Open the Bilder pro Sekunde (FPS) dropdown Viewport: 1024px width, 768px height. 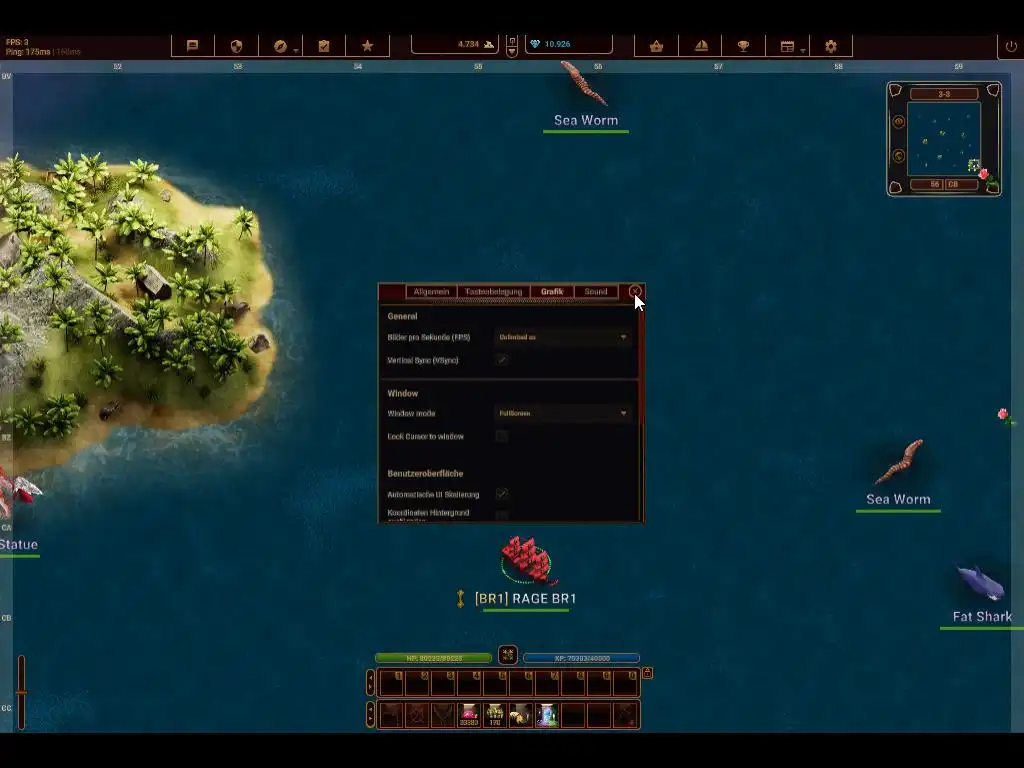pyautogui.click(x=563, y=337)
